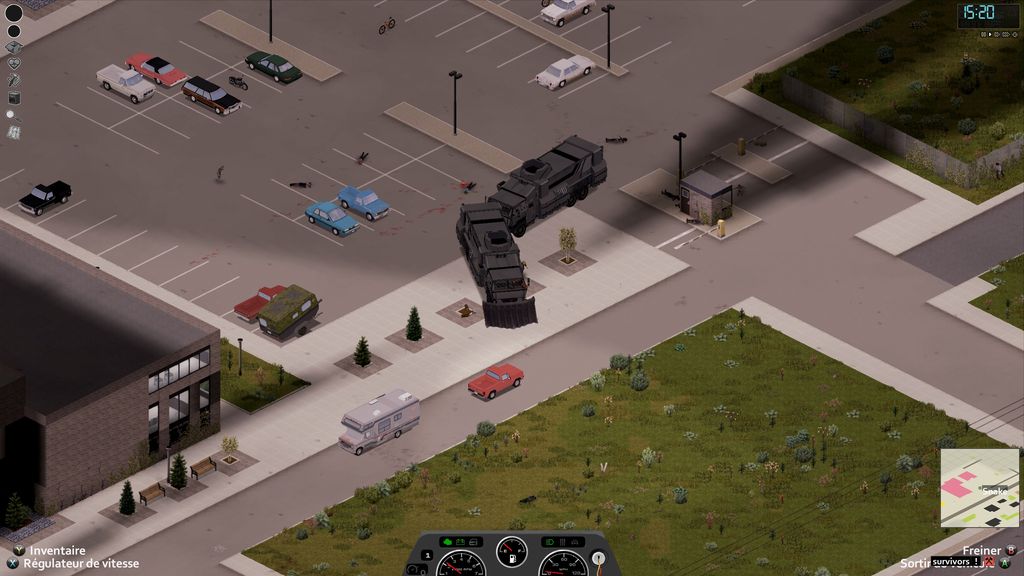Screen dimensions: 1024x576
Task: Open the minimap
Action: pyautogui.click(x=978, y=488)
